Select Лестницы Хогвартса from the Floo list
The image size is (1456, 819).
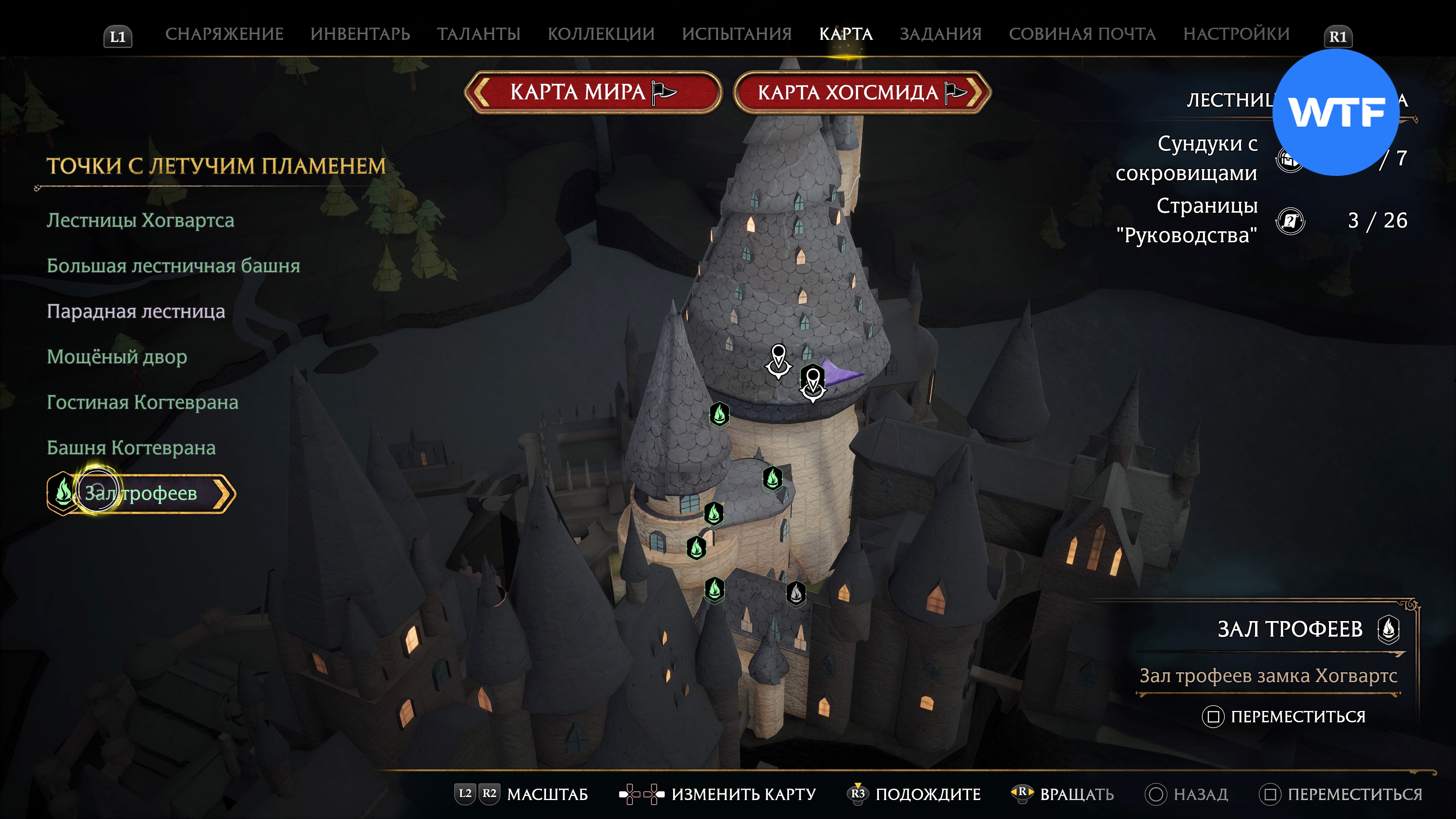[x=140, y=220]
